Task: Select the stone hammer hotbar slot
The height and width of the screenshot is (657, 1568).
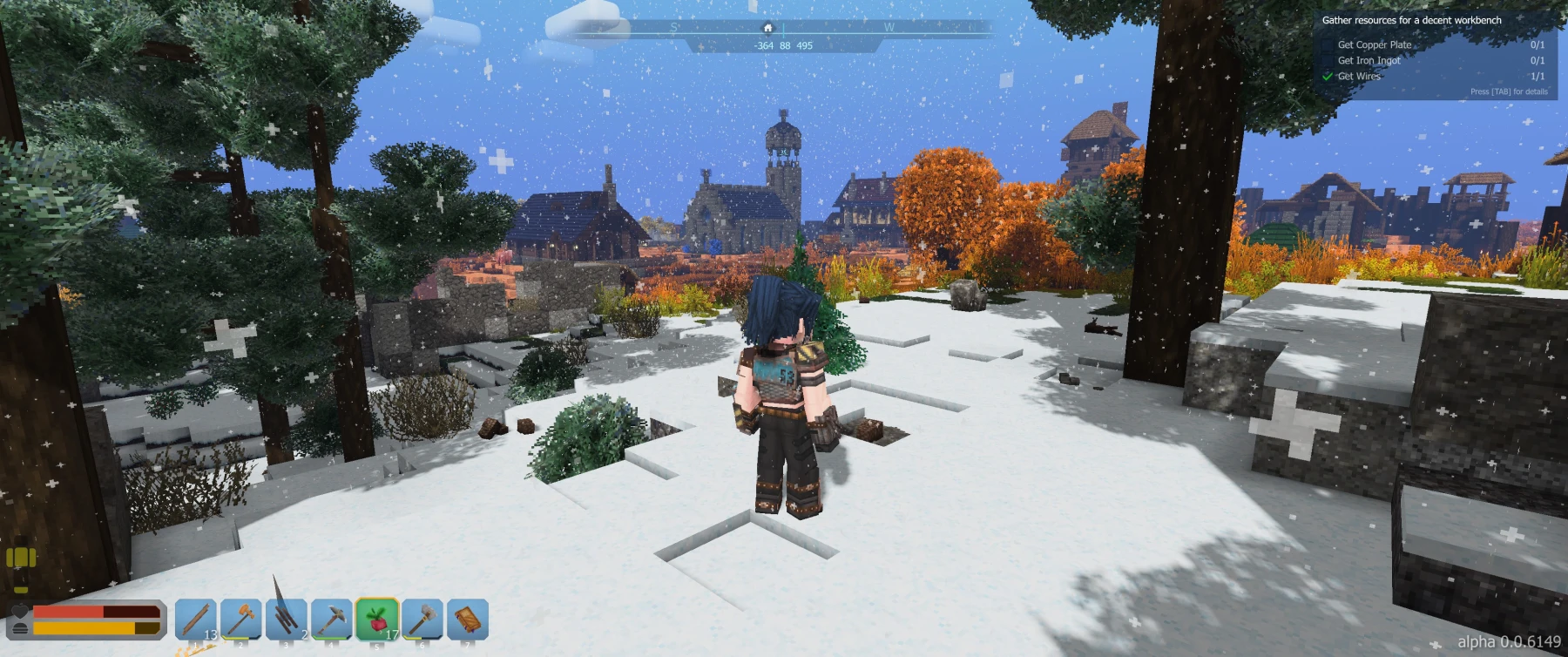Action: click(x=422, y=620)
